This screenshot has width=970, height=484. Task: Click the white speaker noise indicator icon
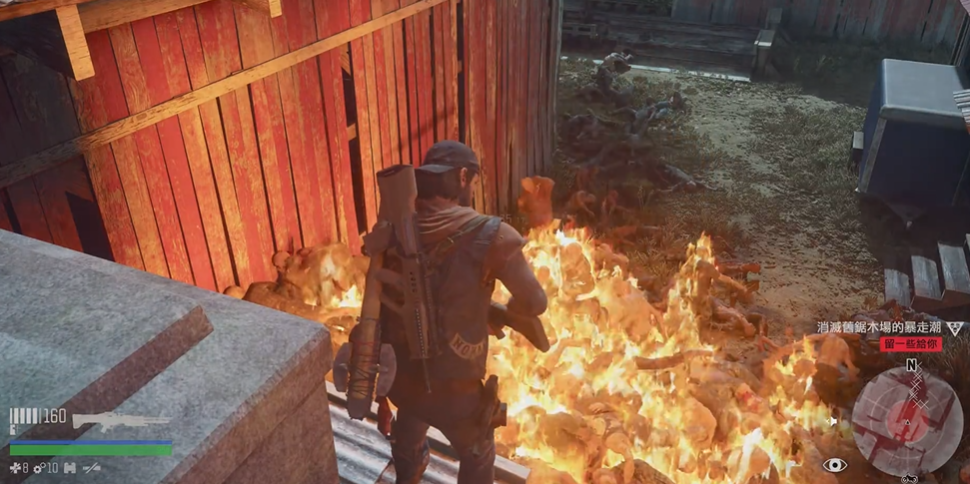point(832,422)
